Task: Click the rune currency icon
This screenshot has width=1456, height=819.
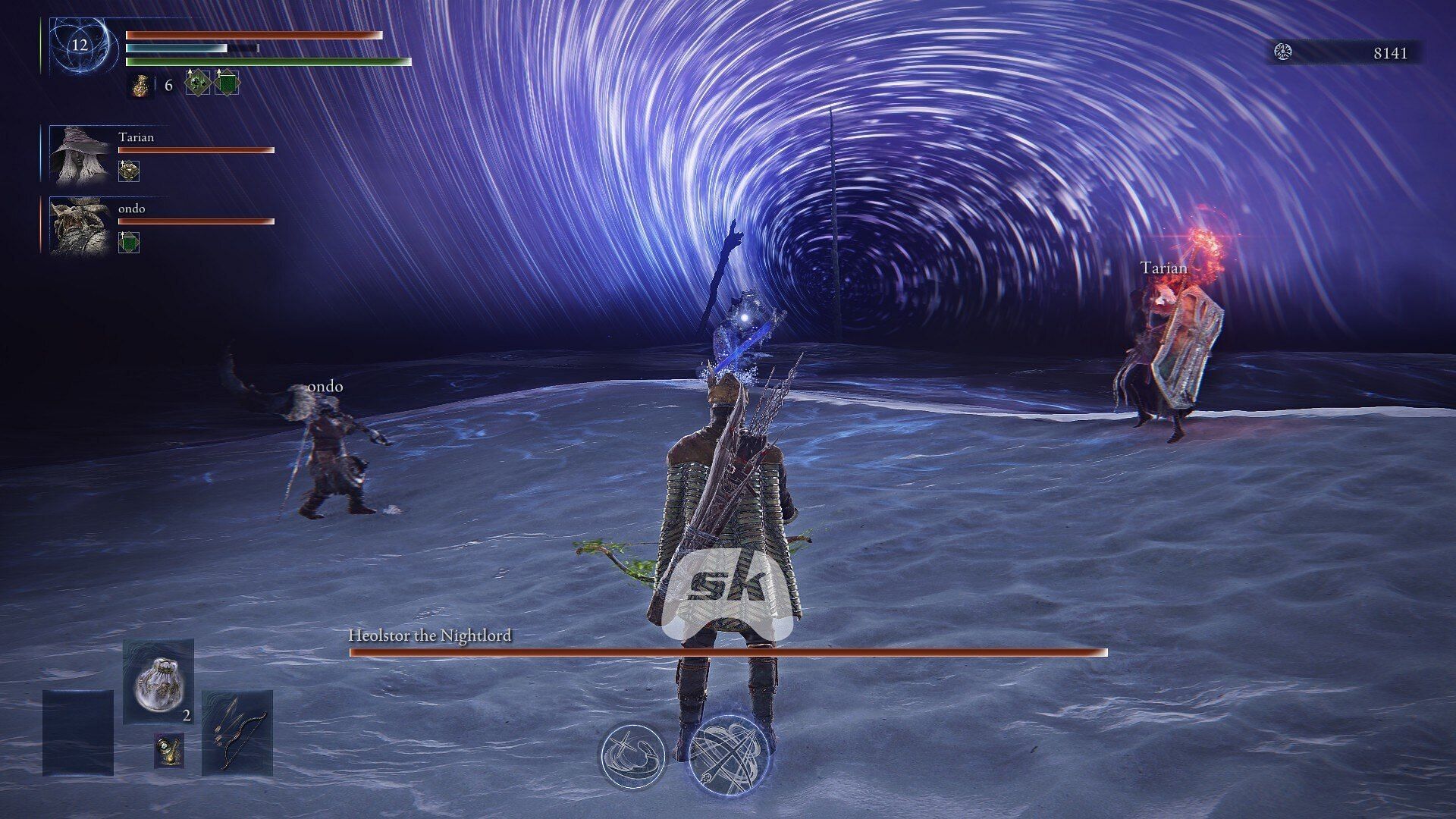Action: click(1283, 52)
